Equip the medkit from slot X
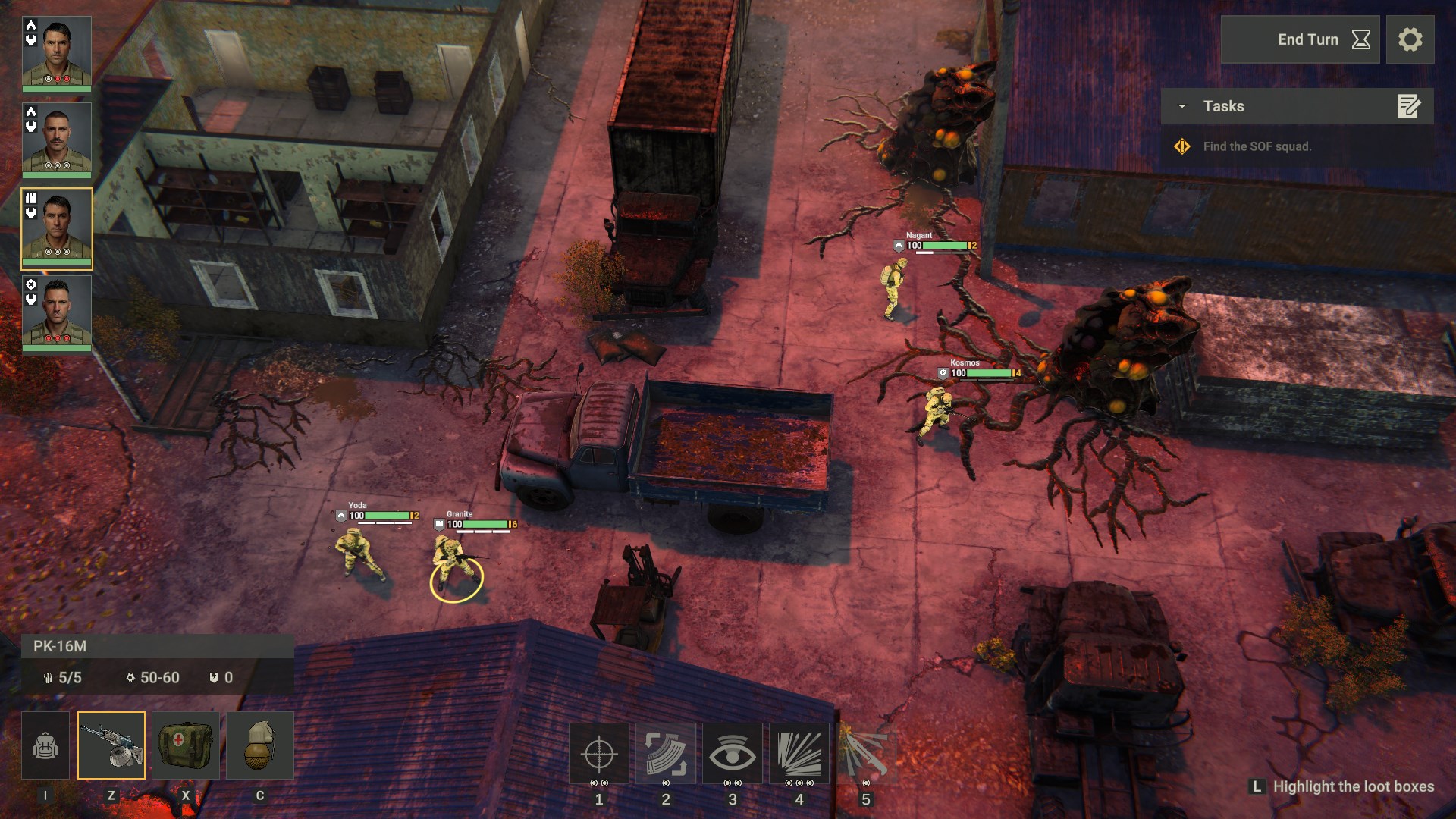The image size is (1456, 819). click(186, 745)
